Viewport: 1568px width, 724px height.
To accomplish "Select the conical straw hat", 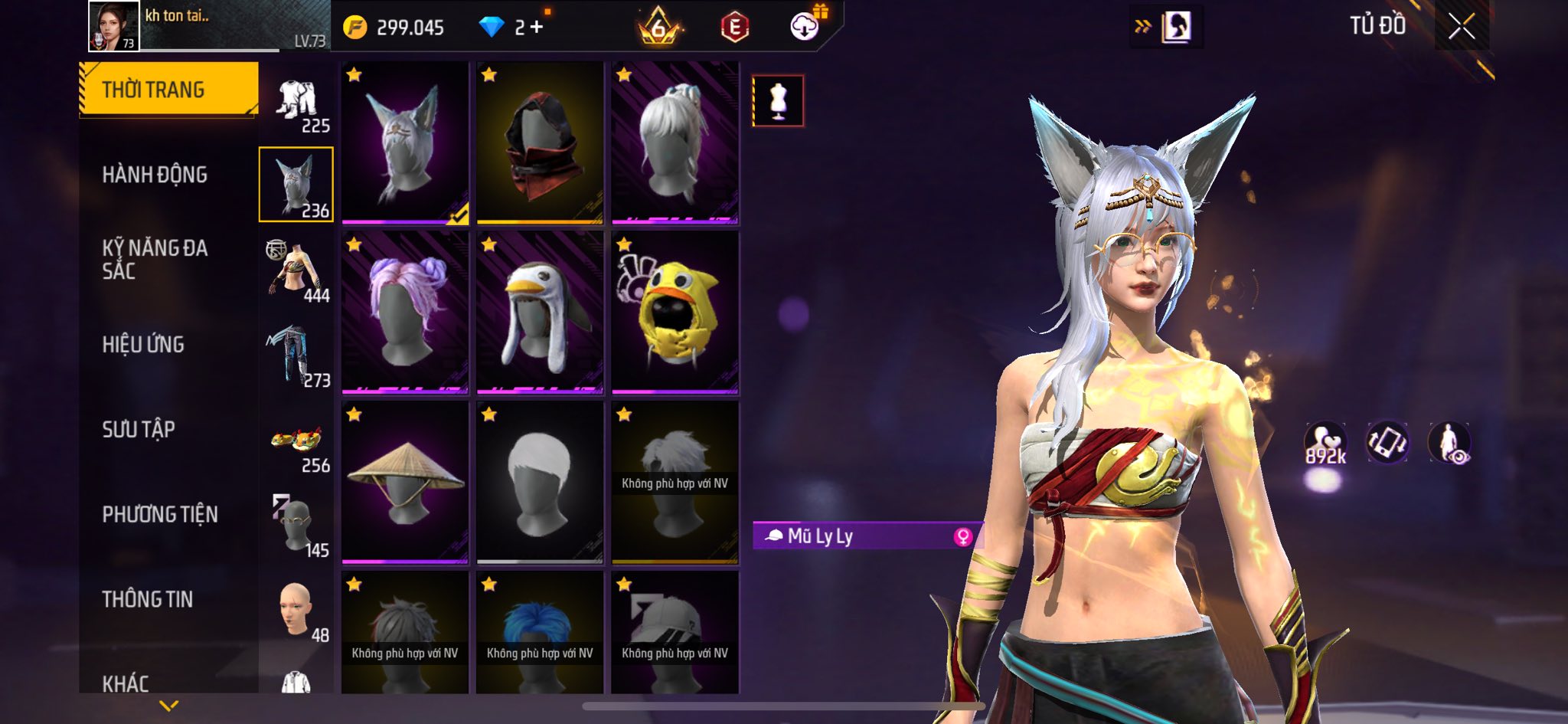I will tap(405, 483).
